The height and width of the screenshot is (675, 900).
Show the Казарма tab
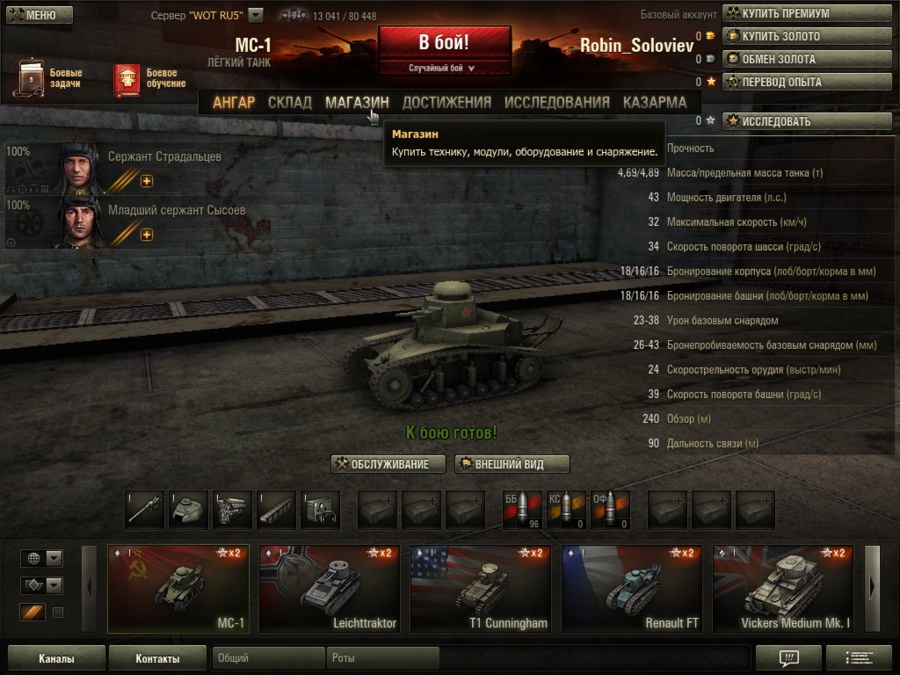click(654, 102)
